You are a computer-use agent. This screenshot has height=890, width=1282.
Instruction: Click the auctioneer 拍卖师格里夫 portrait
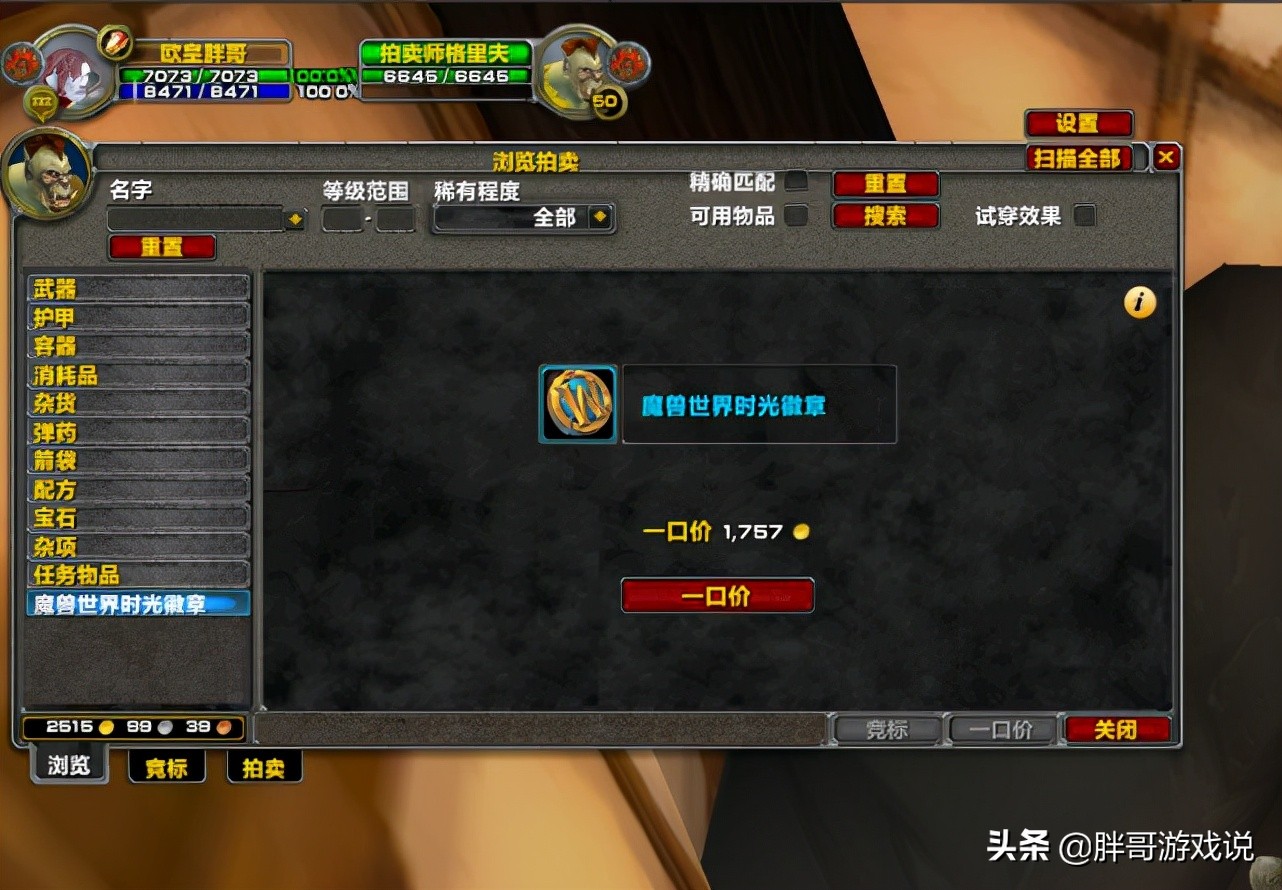click(578, 70)
